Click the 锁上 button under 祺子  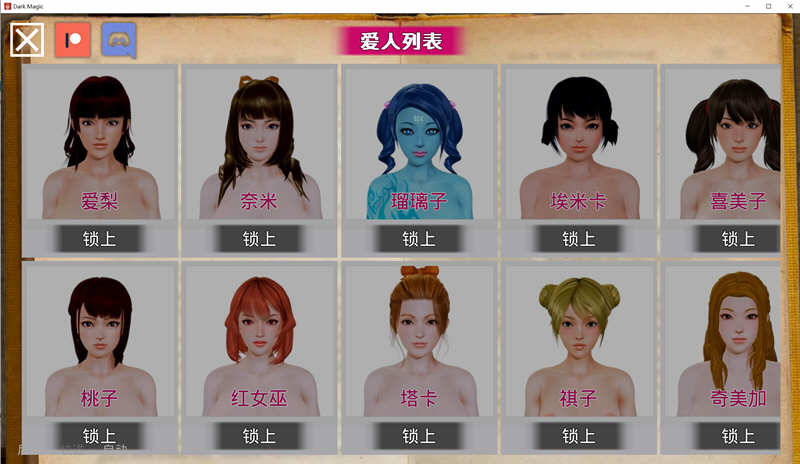tap(578, 436)
